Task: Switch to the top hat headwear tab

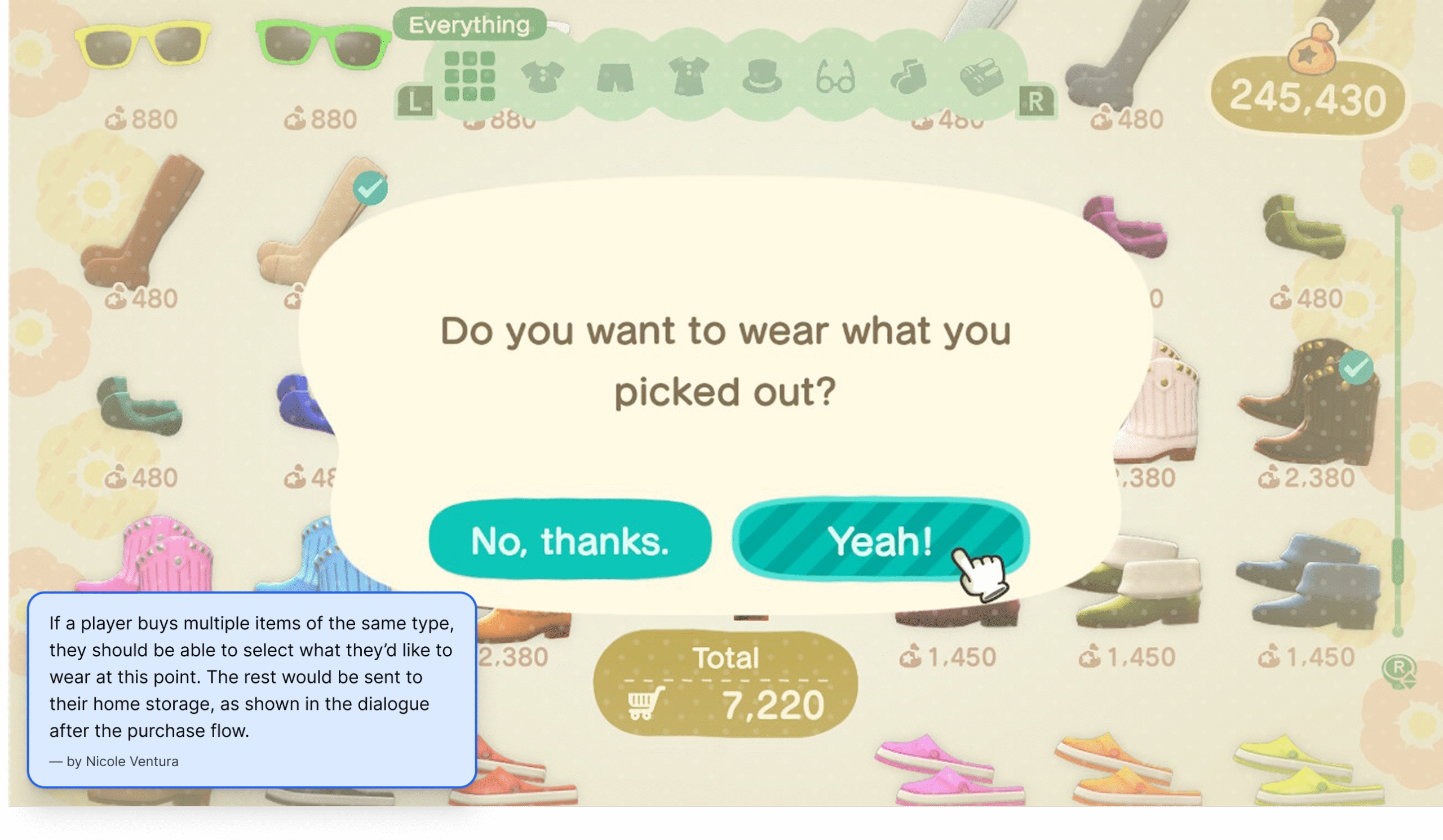Action: pyautogui.click(x=762, y=77)
